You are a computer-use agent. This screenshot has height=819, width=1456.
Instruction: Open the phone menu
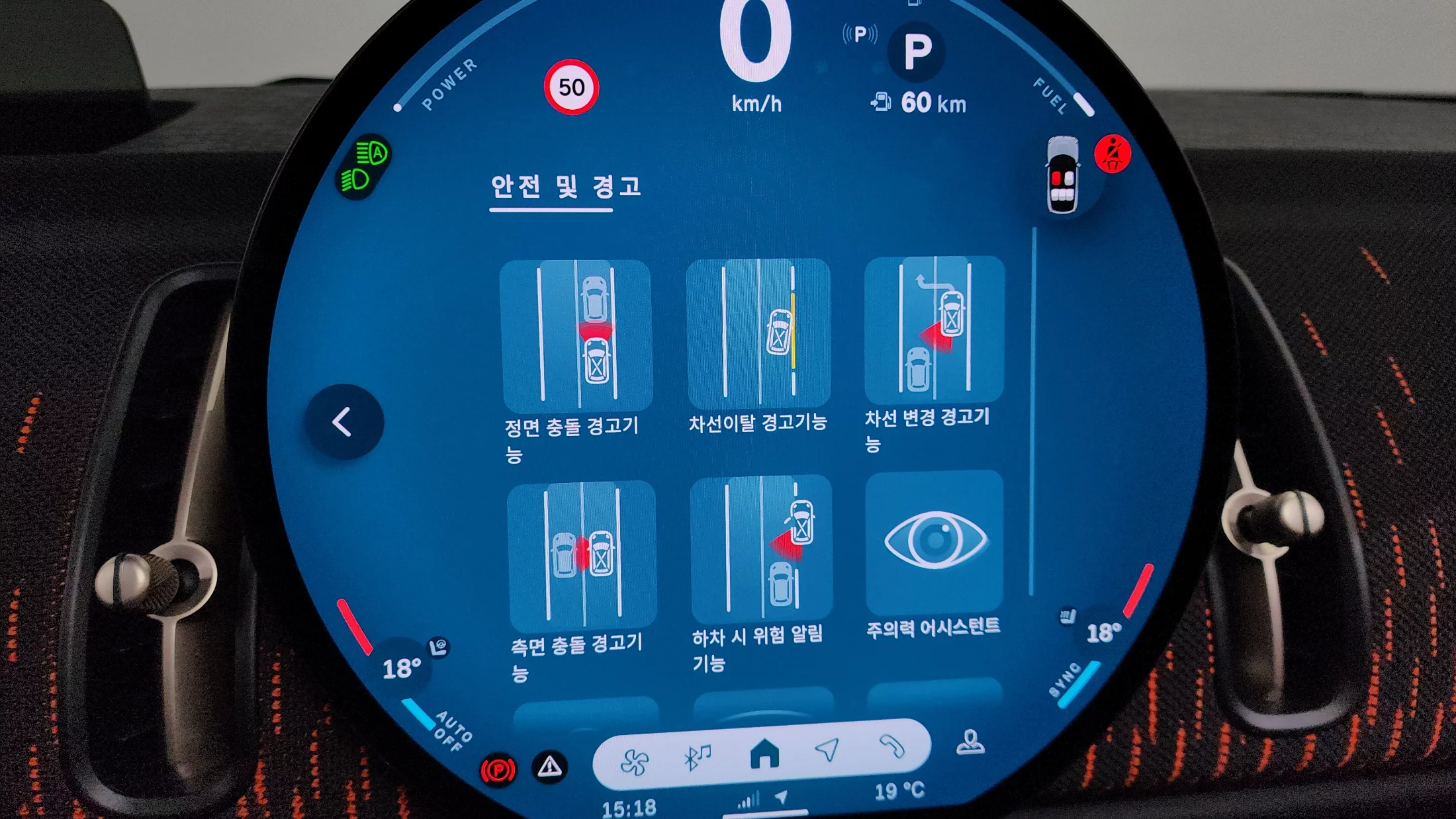click(x=891, y=747)
